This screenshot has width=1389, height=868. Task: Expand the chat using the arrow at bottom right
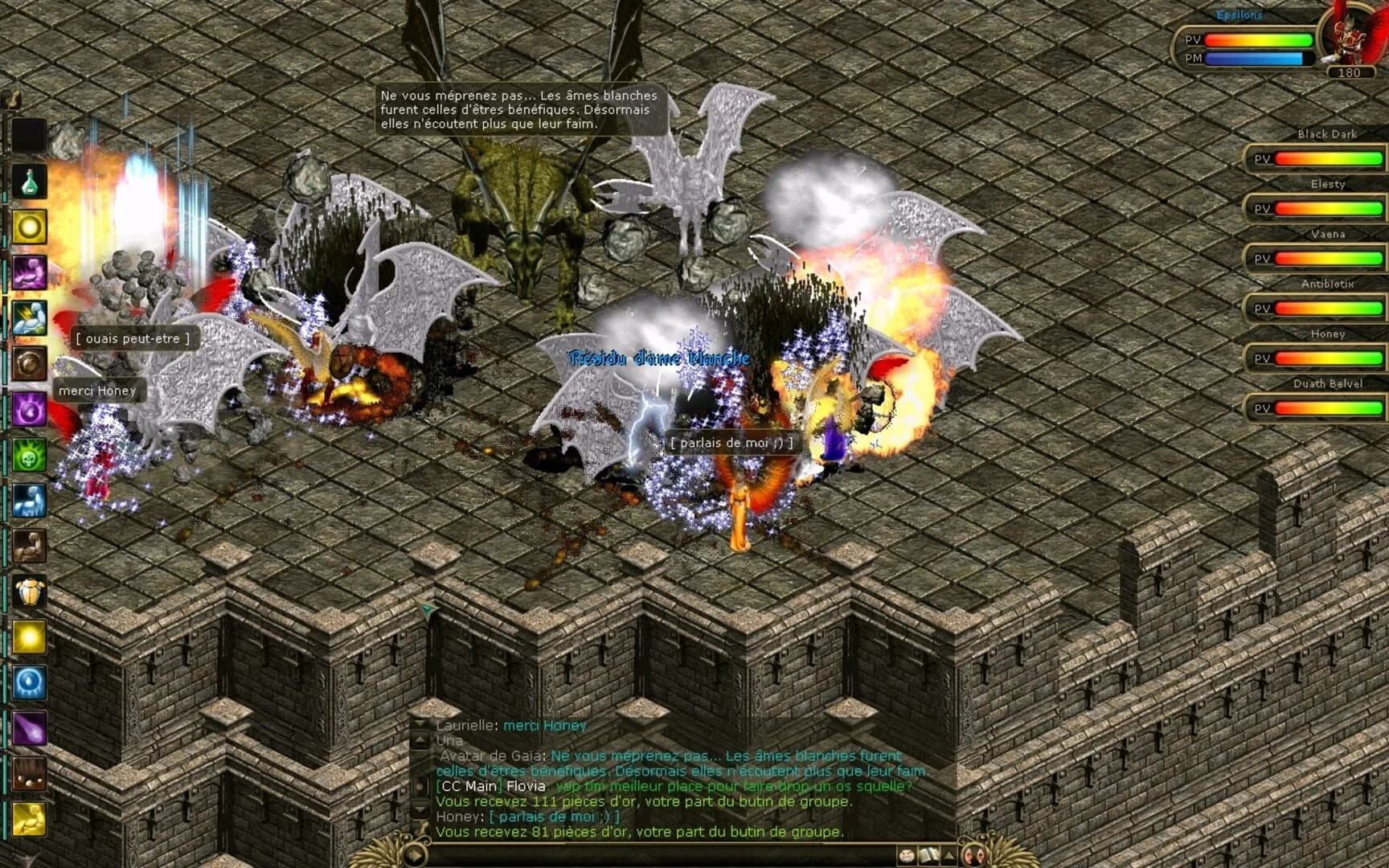point(949,855)
